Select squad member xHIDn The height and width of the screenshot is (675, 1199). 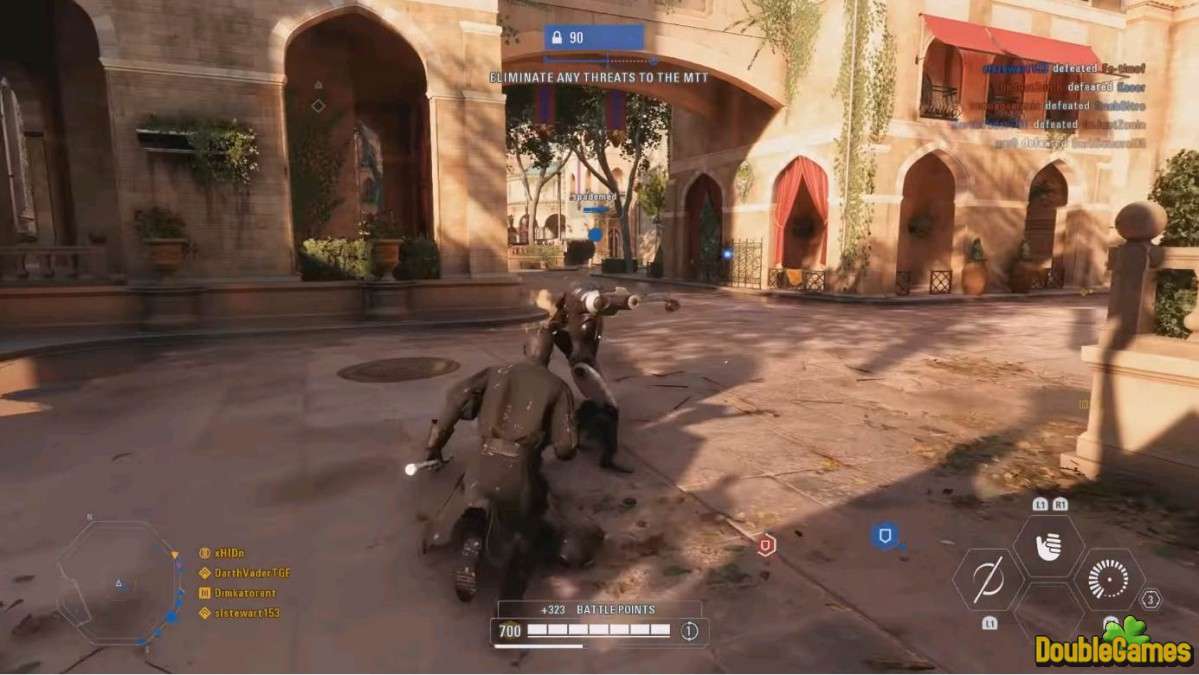point(228,552)
